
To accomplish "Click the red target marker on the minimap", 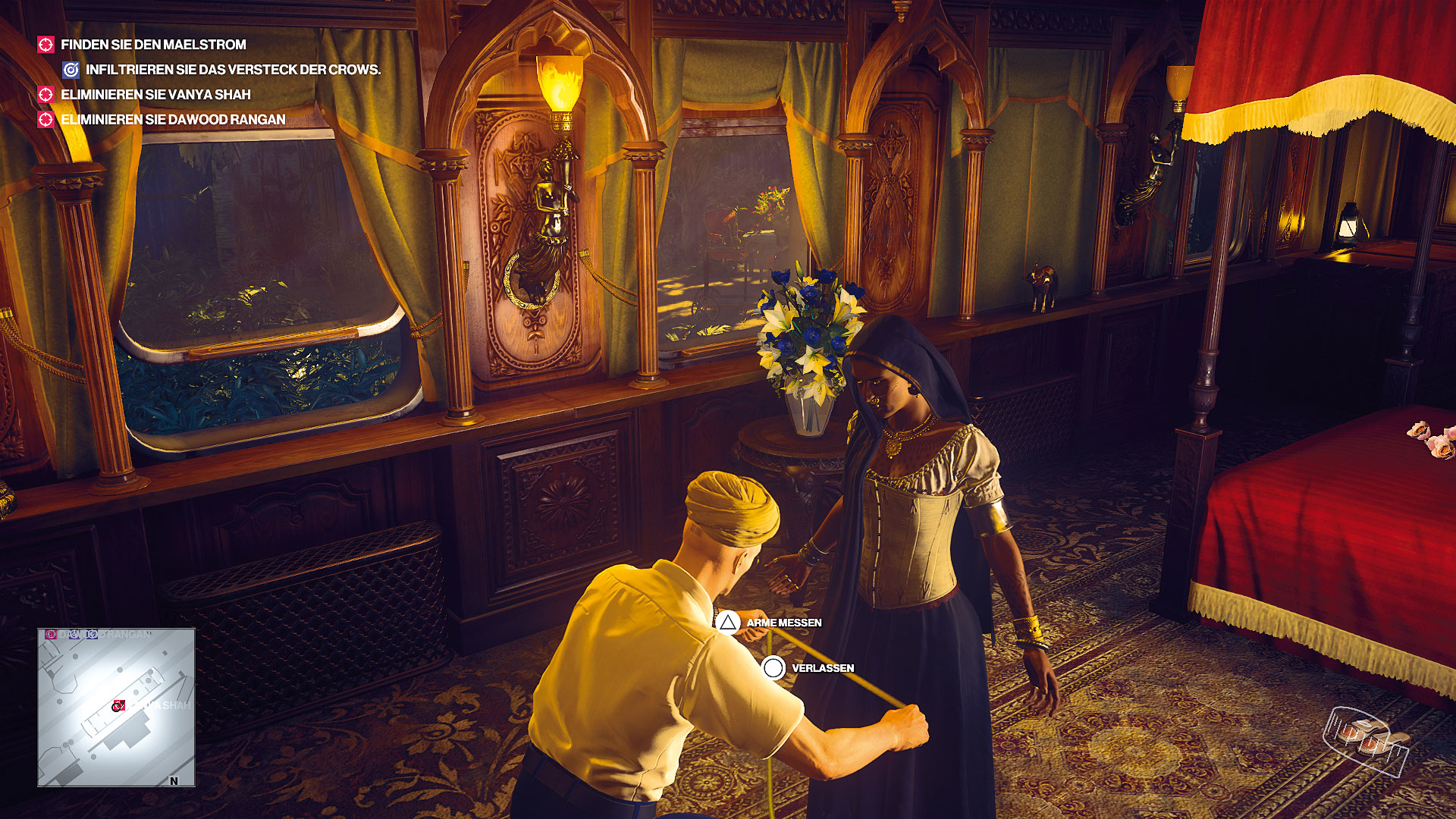I will click(x=118, y=706).
